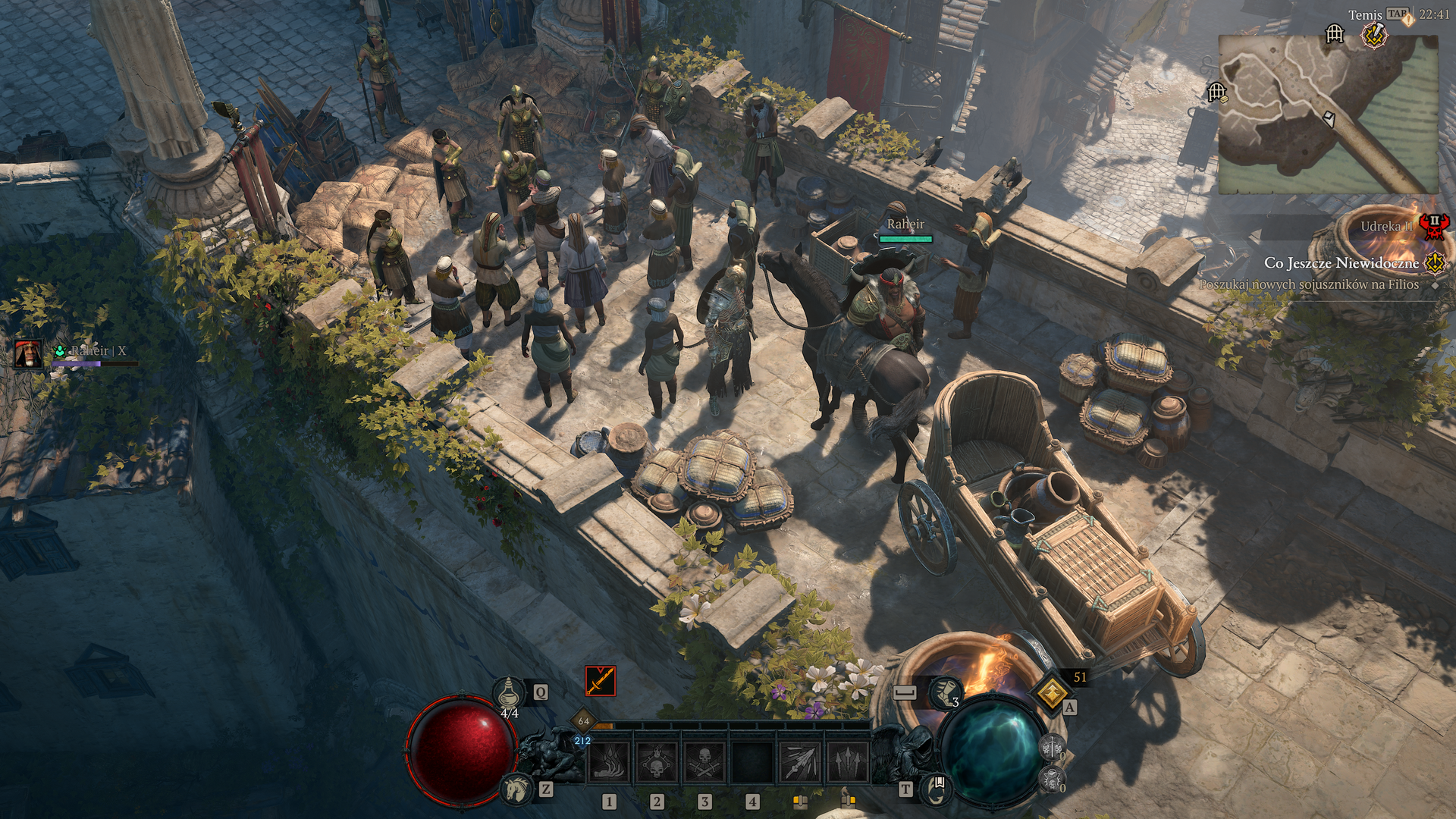
Task: Use the healing potion flask icon
Action: tap(509, 692)
